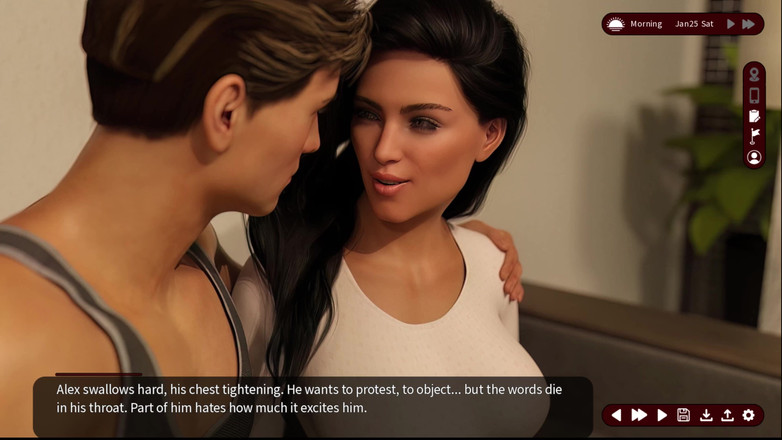Click the dialogue text box to continue

[x=312, y=399]
